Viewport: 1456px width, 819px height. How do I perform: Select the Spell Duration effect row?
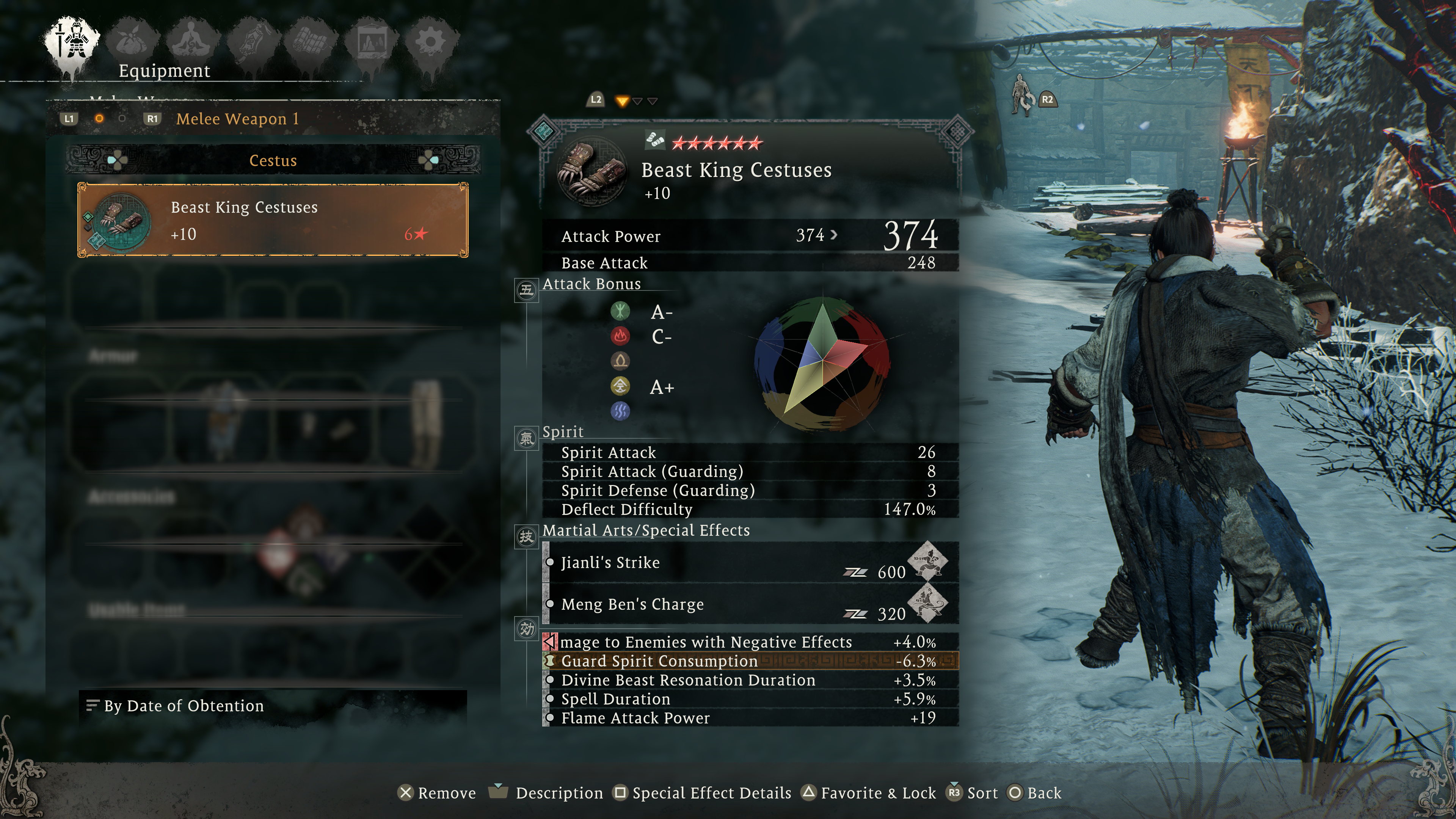point(615,700)
